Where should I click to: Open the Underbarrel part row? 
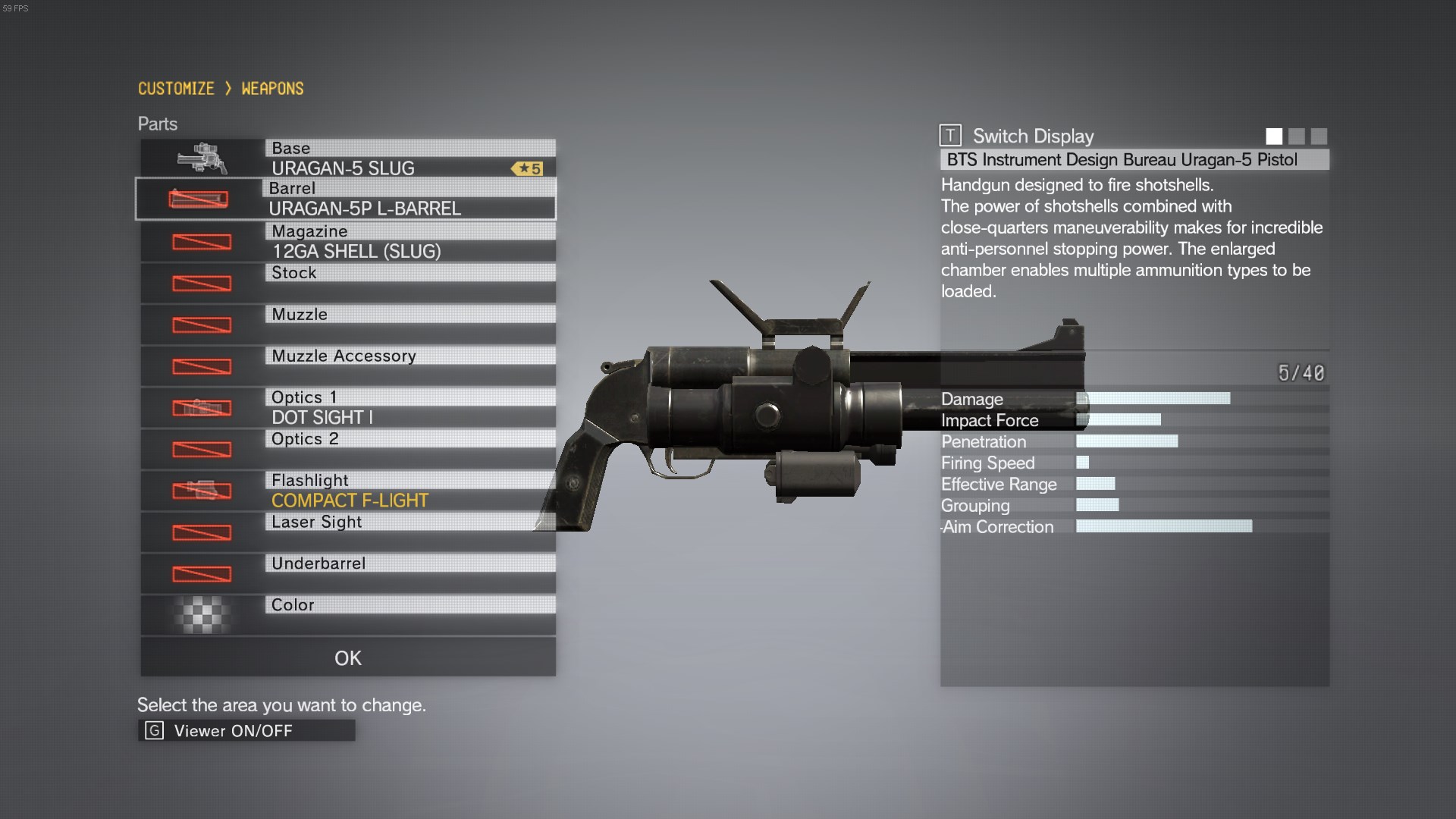click(347, 573)
